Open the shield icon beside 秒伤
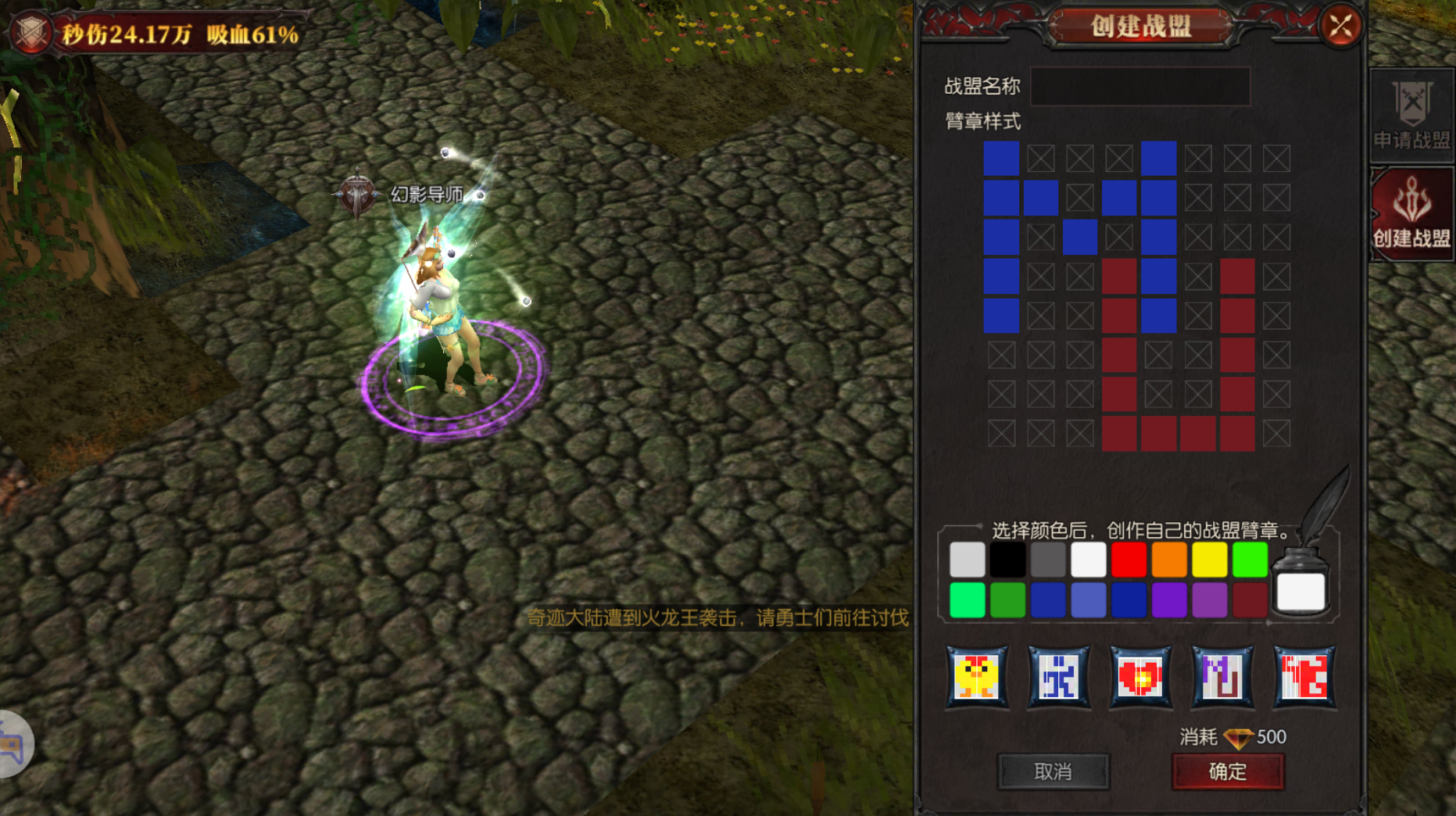 (x=32, y=33)
